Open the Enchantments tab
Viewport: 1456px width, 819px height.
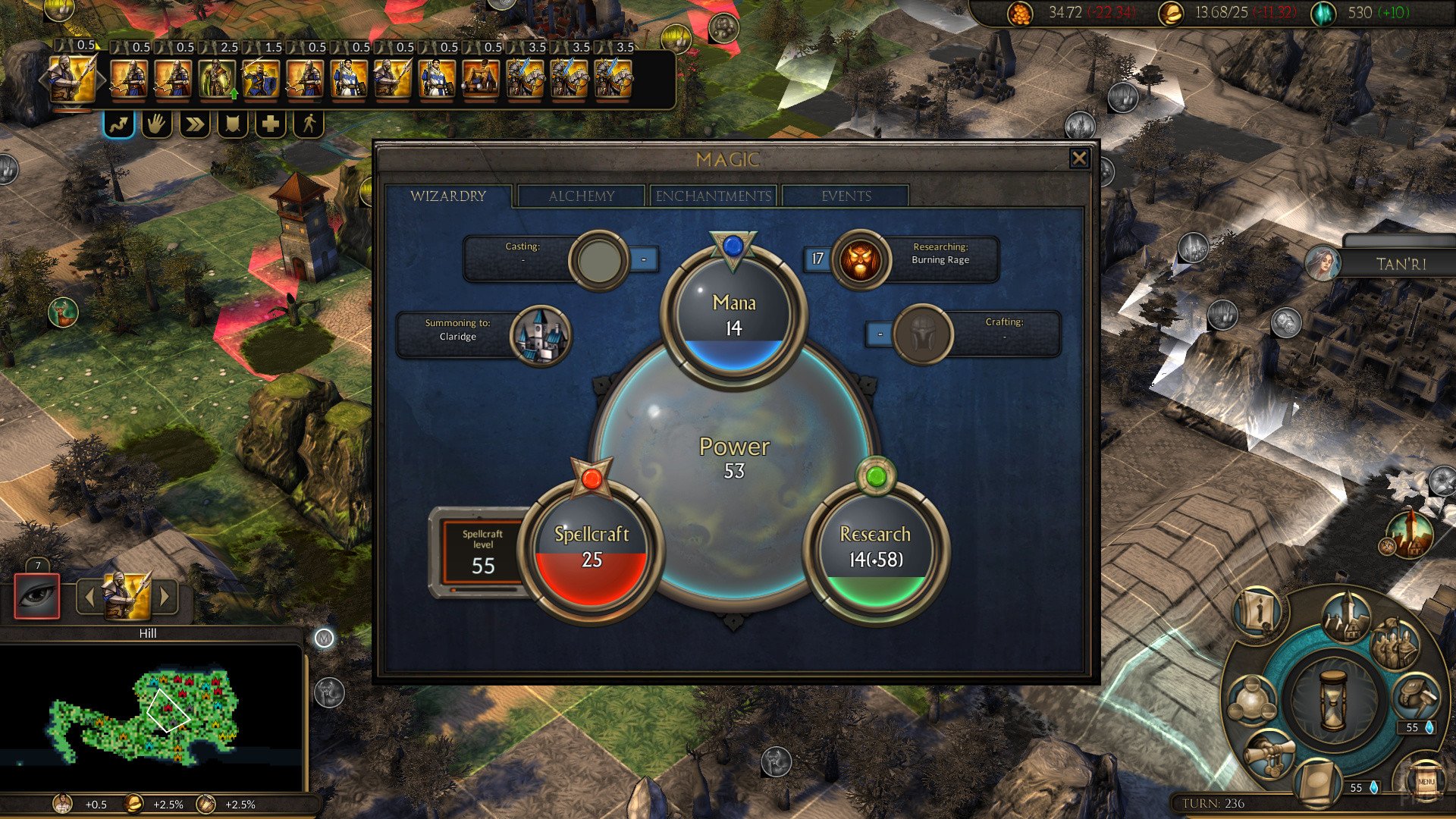[x=713, y=196]
